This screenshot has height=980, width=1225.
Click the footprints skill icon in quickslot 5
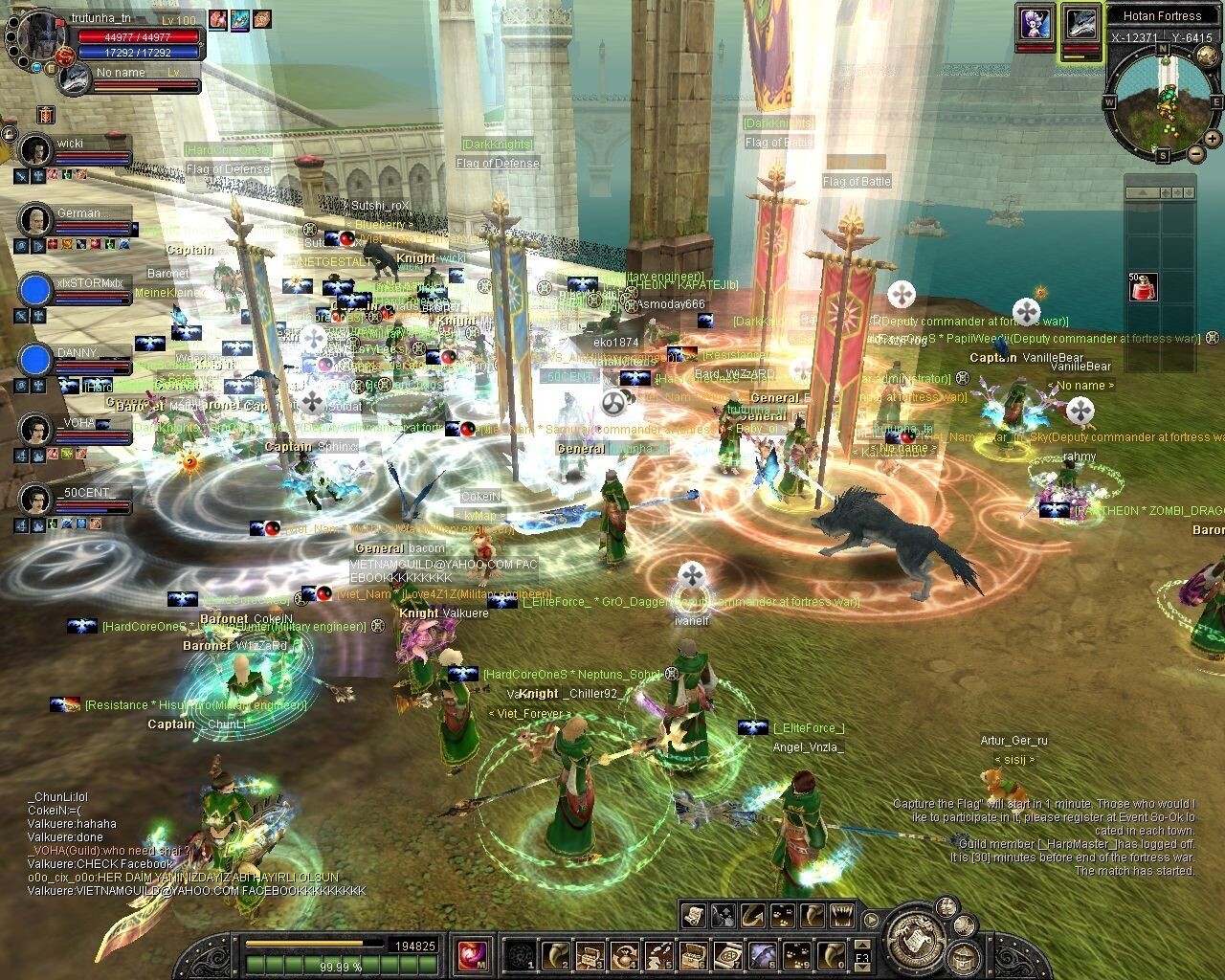coord(657,953)
